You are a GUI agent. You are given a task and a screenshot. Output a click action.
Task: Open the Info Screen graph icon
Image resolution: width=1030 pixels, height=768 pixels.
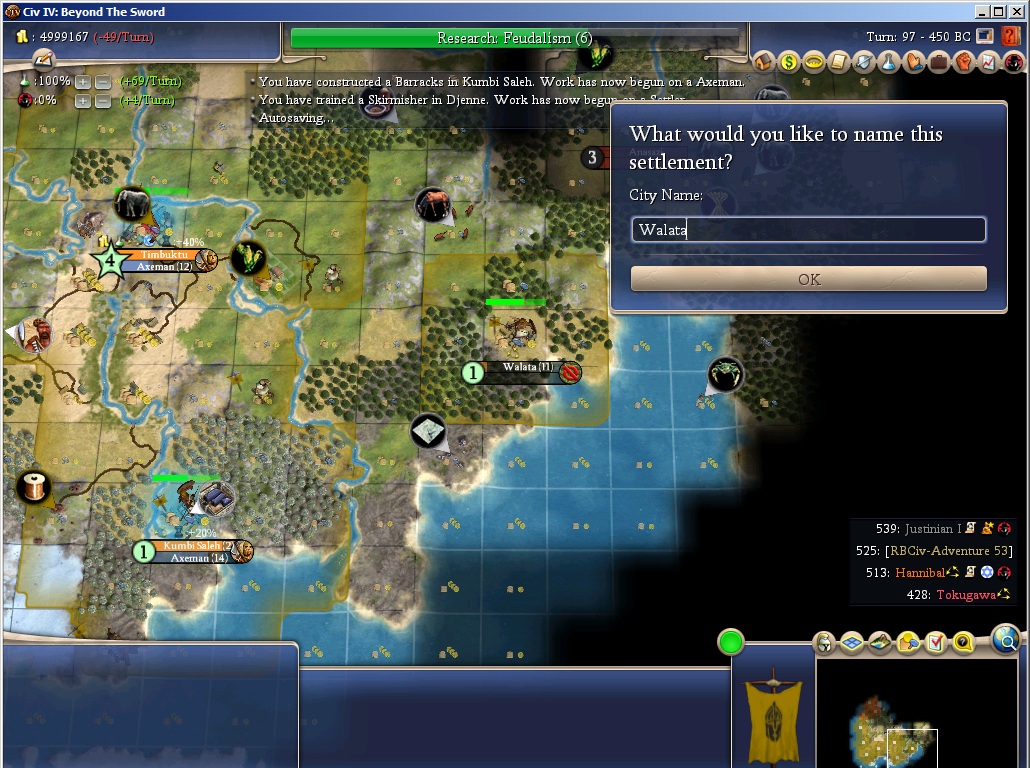tap(988, 62)
